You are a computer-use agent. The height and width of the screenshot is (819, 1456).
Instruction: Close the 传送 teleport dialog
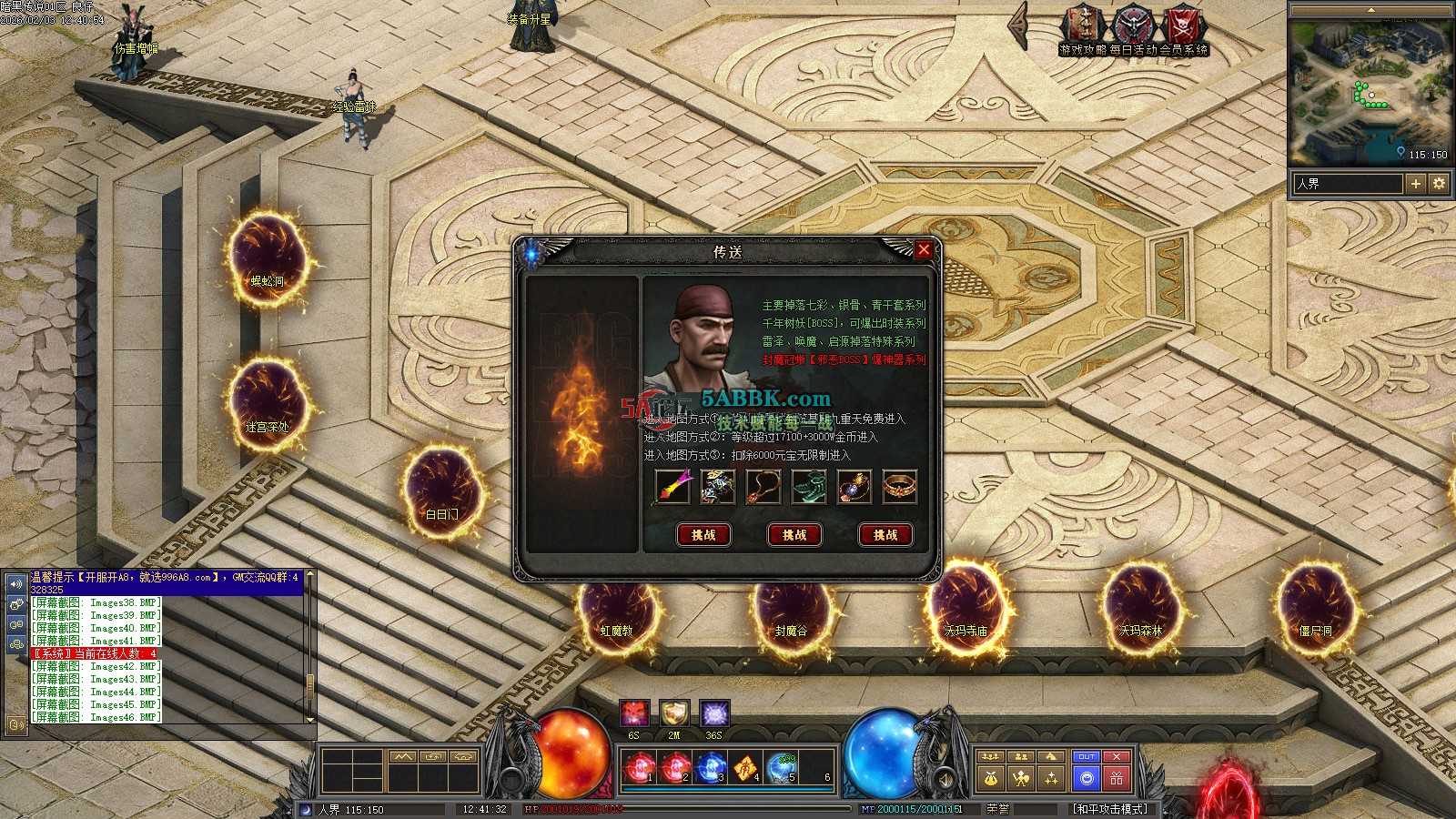924,250
